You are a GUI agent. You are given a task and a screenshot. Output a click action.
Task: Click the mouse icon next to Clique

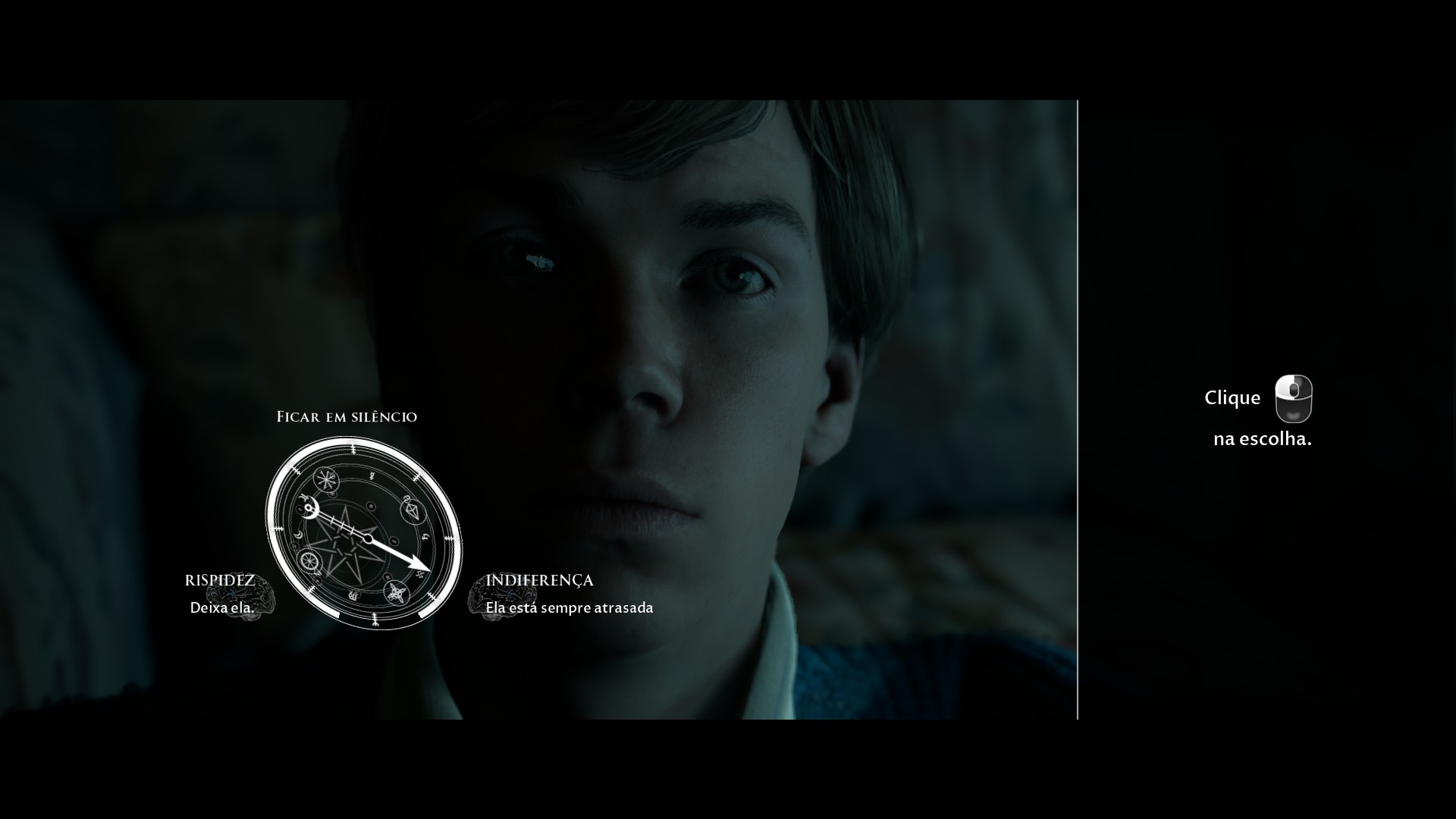(x=1294, y=399)
